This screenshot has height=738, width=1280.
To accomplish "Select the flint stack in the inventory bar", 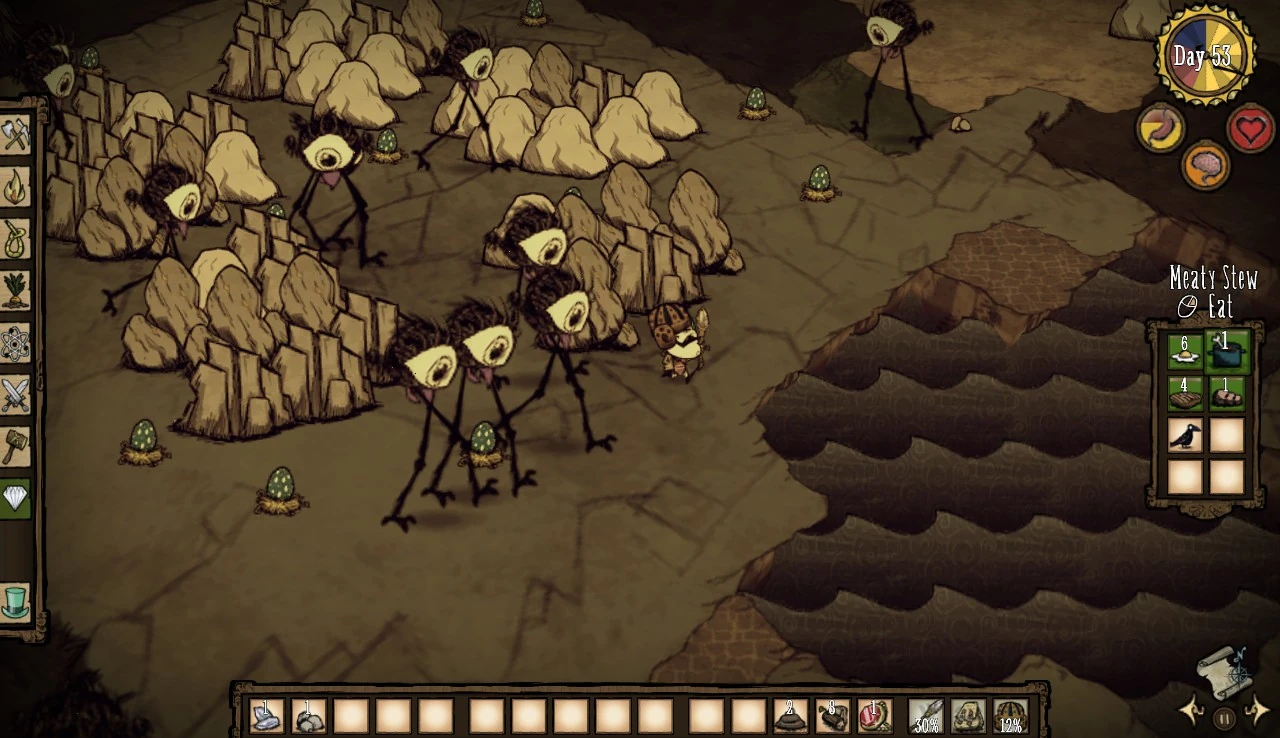I will 265,713.
